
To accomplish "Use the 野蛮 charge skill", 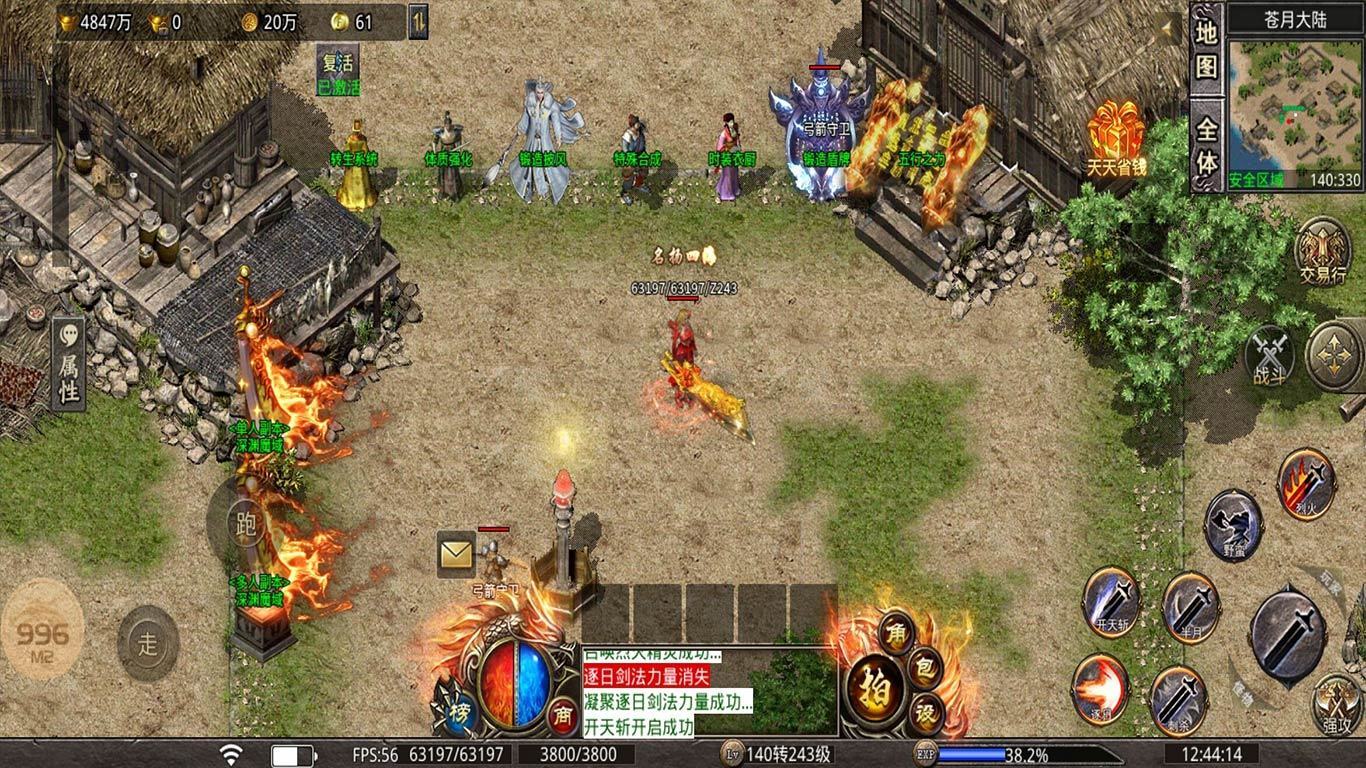I will [1233, 524].
